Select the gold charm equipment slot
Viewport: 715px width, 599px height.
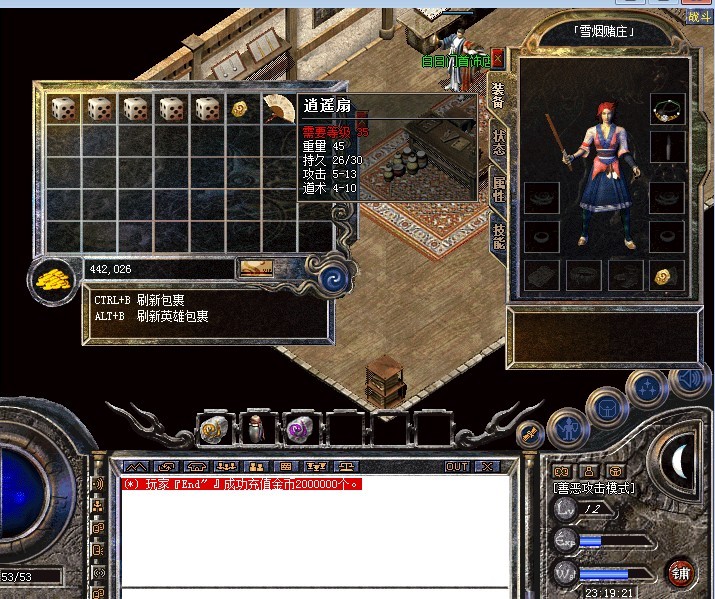pos(667,276)
